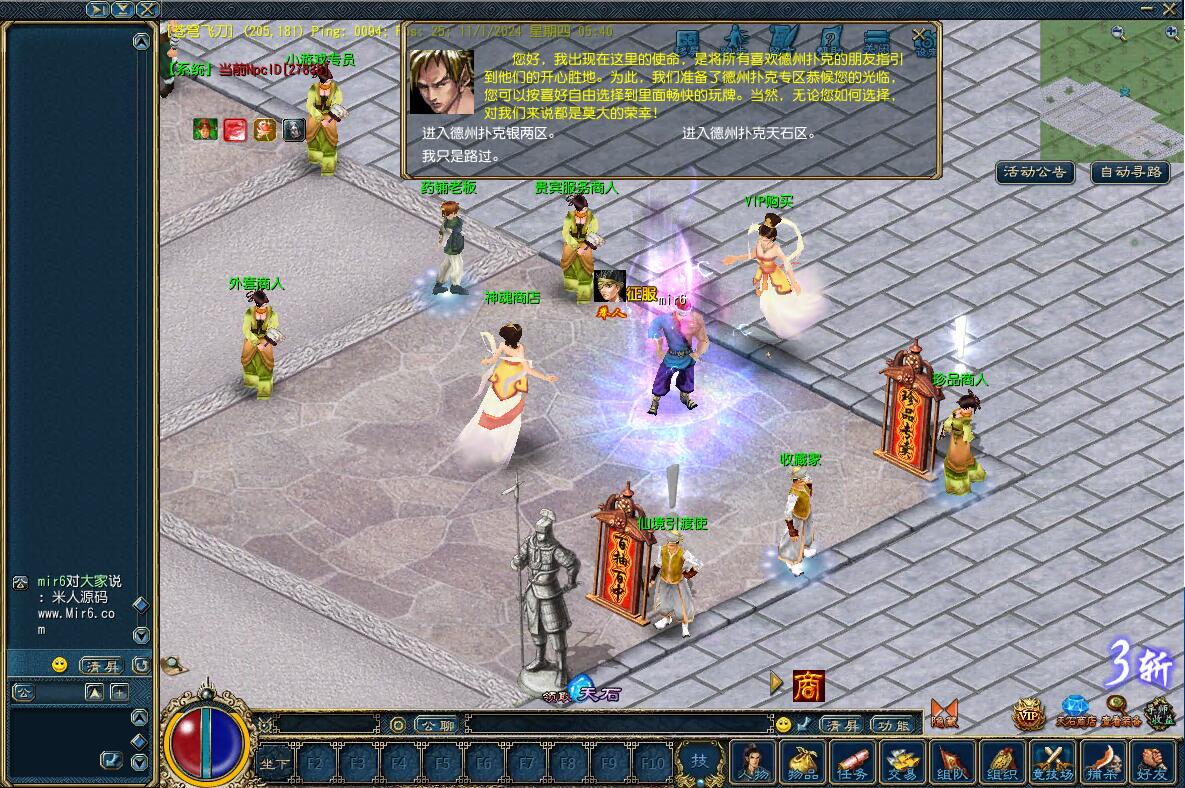Open the 交易 trade panel
Image resolution: width=1185 pixels, height=788 pixels.
point(903,762)
